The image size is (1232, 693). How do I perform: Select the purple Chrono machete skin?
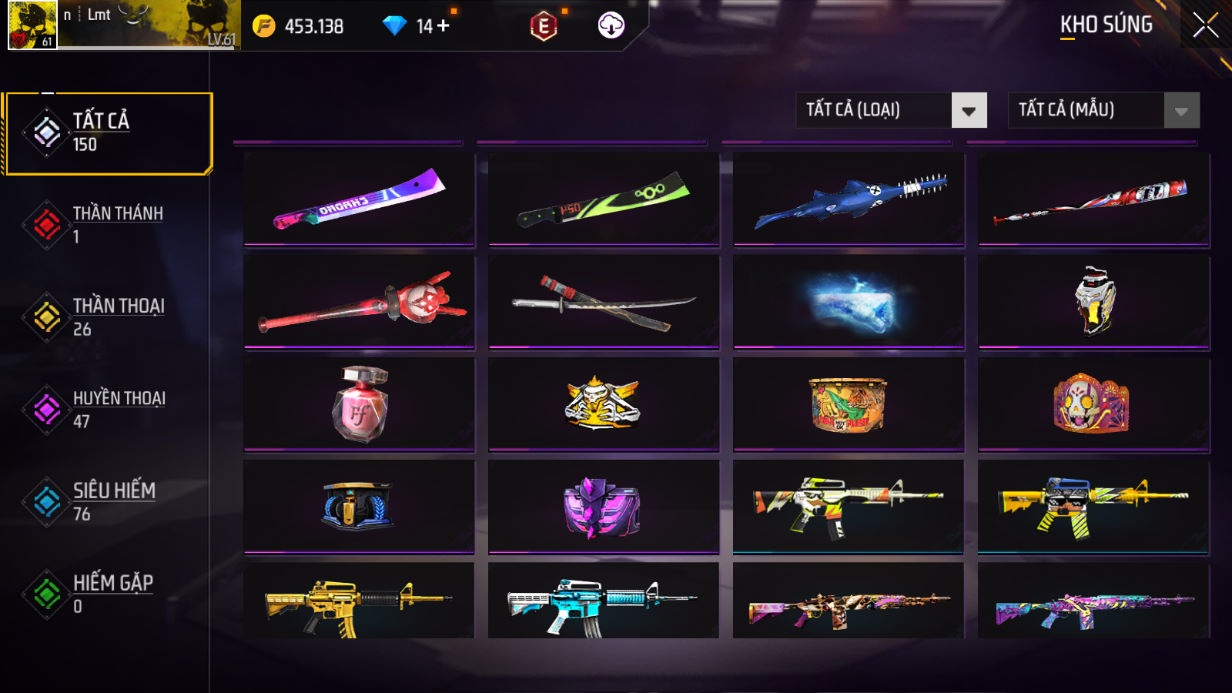tap(359, 199)
